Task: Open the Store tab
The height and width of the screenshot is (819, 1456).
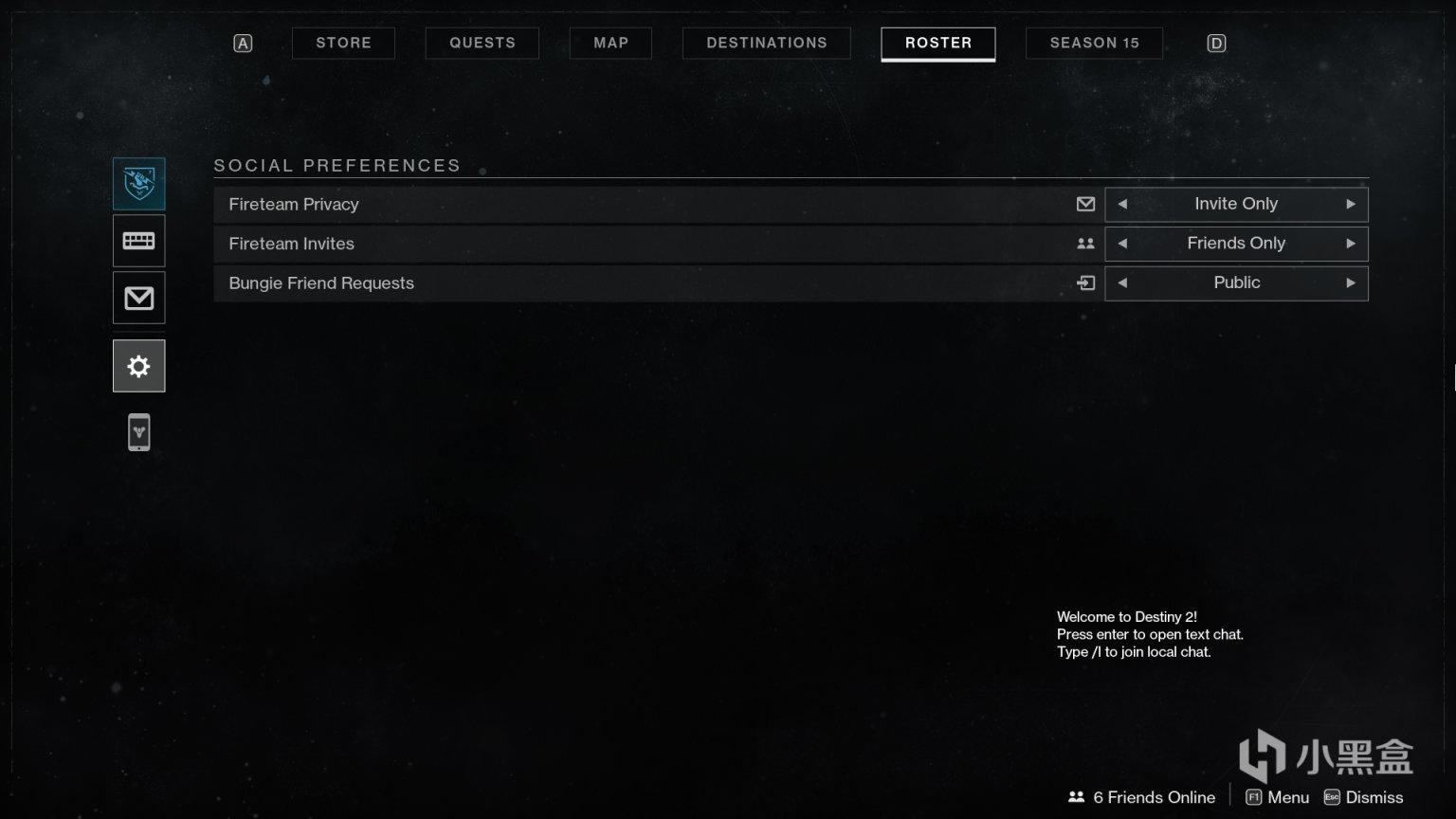Action: (x=343, y=43)
